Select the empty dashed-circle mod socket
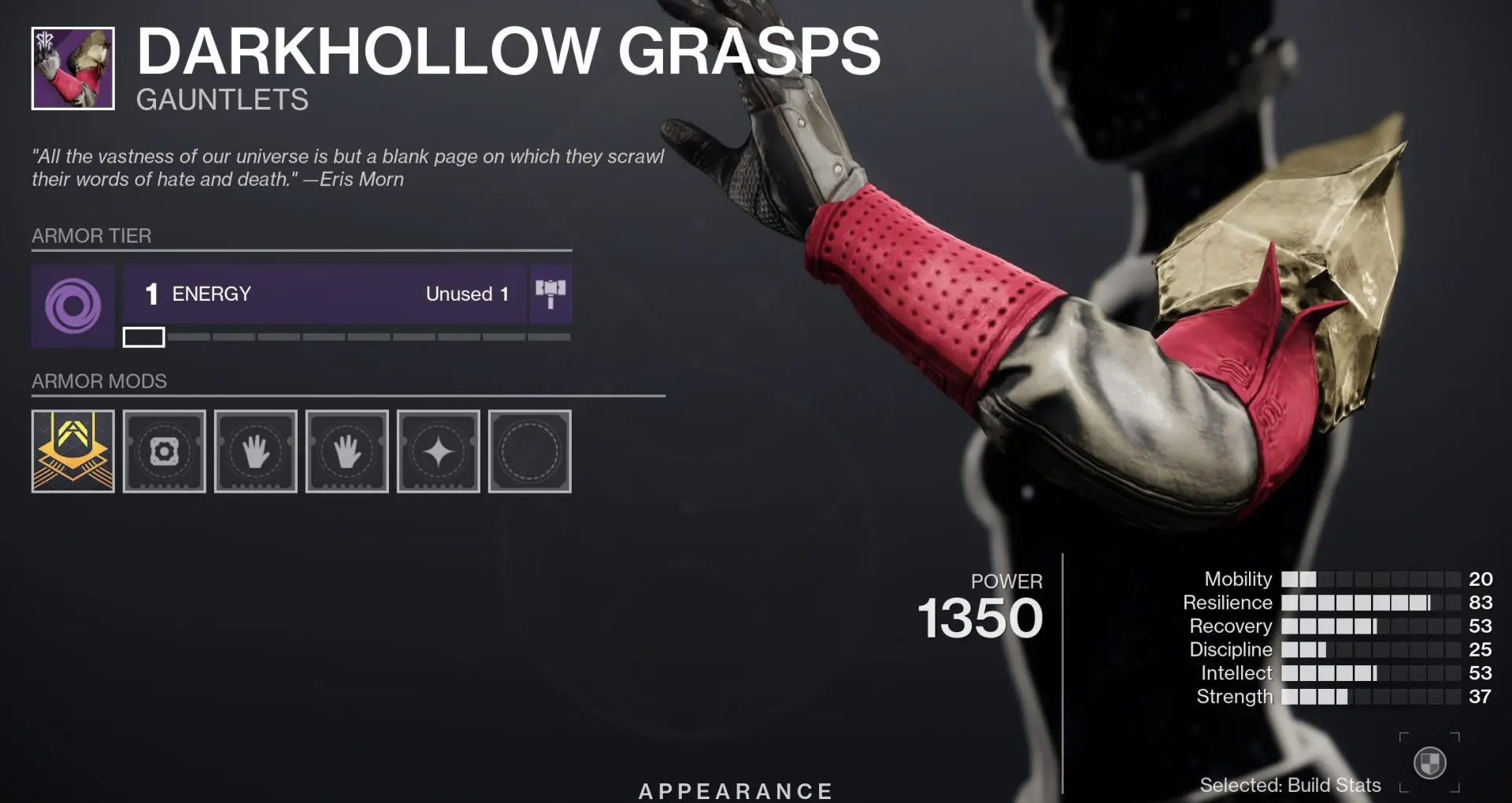This screenshot has height=803, width=1512. 529,450
